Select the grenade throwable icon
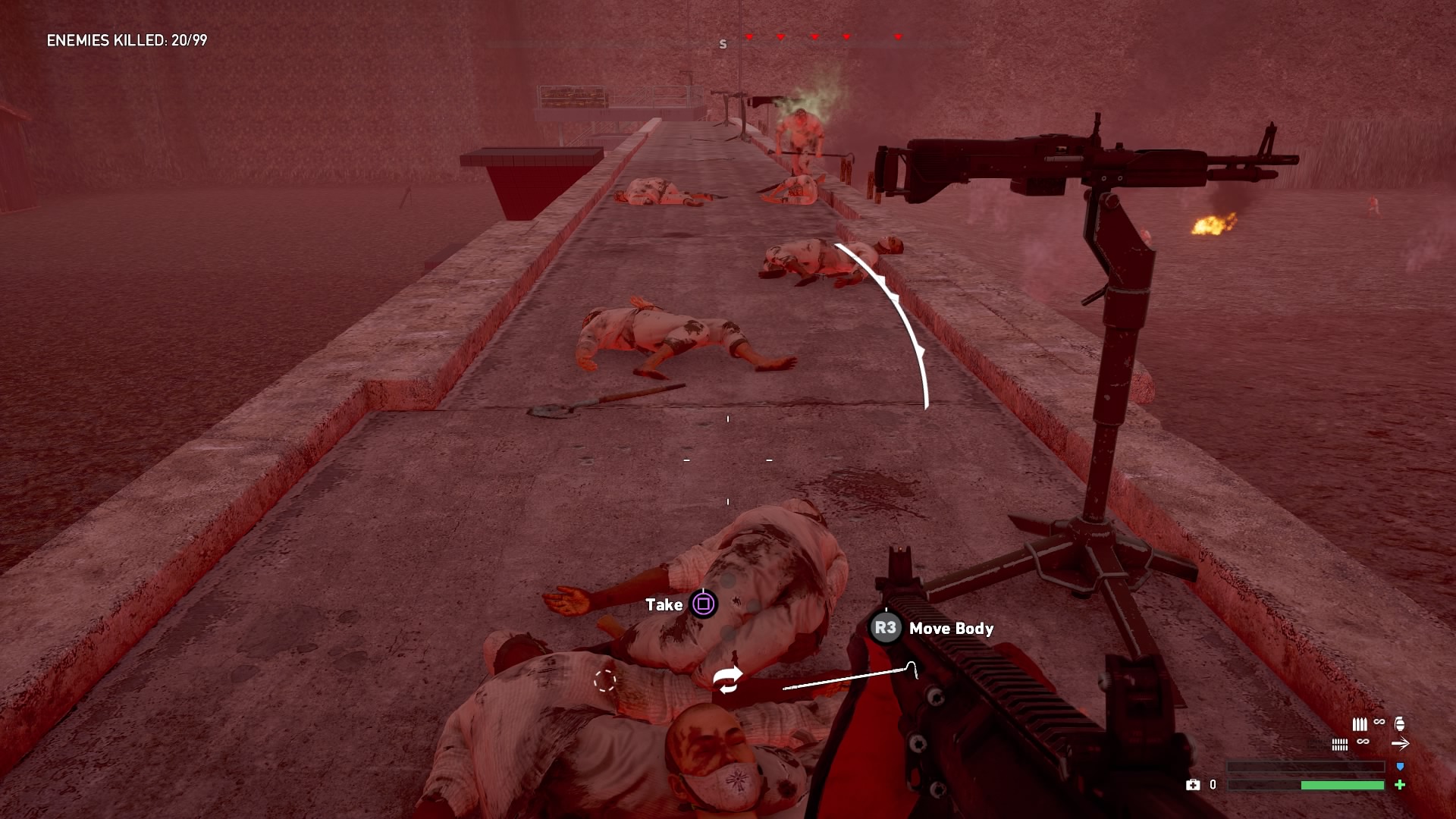The width and height of the screenshot is (1456, 819). (1400, 723)
